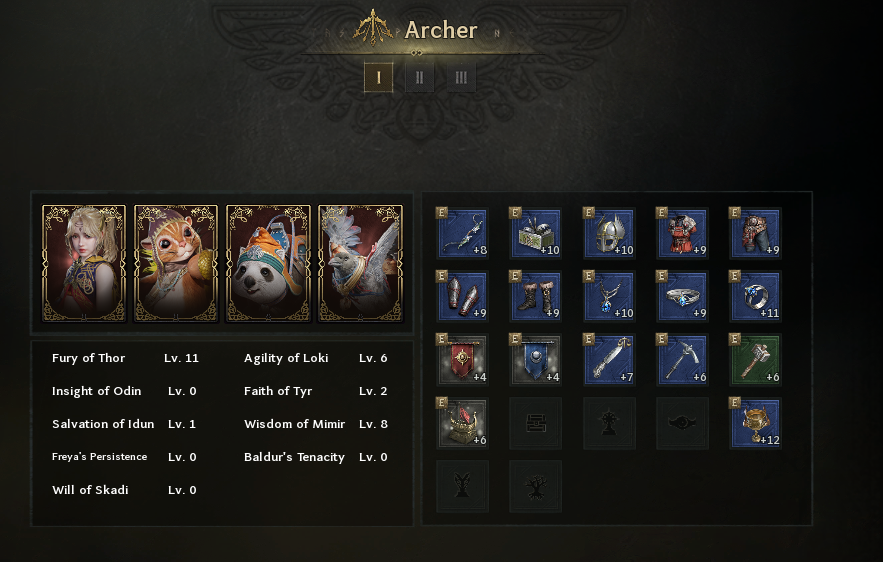Inspect the +12 golden chalice slot
Image resolution: width=883 pixels, height=562 pixels.
click(x=755, y=423)
